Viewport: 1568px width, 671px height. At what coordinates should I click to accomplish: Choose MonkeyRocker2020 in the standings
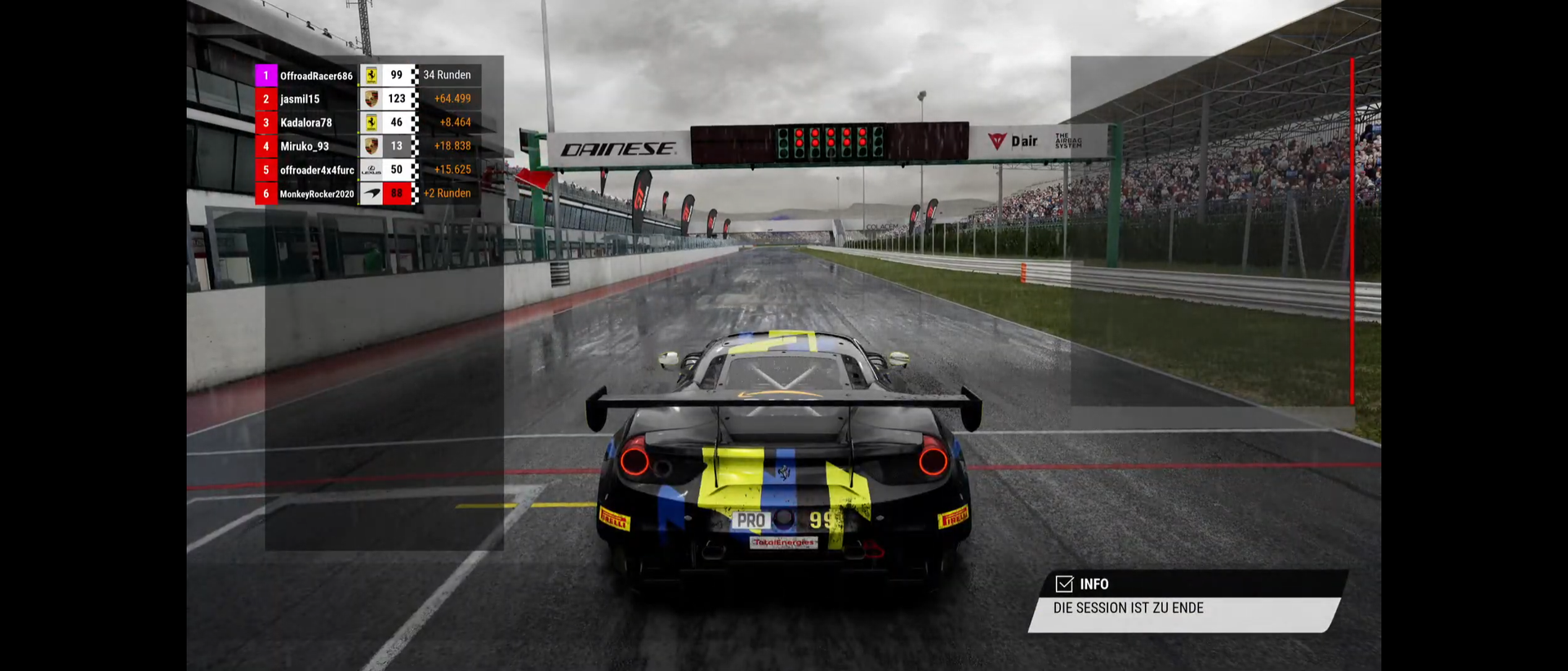click(317, 193)
